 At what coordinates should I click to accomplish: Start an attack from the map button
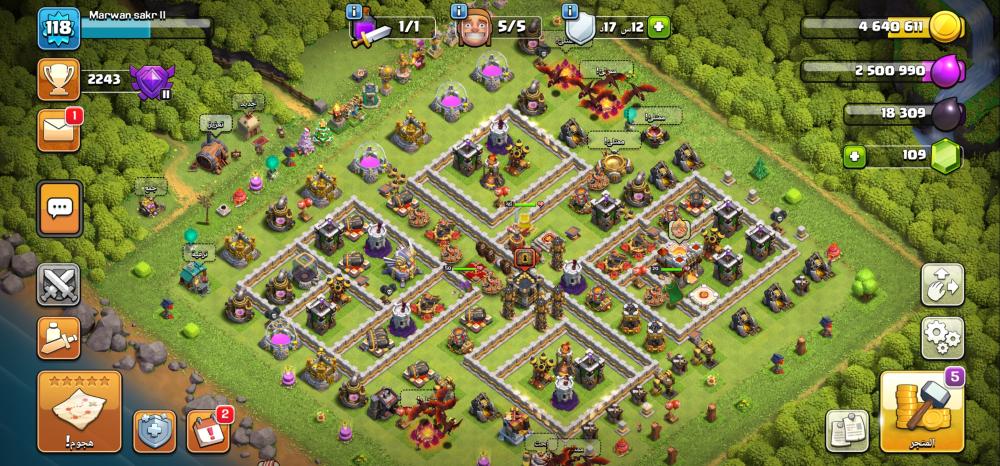pos(79,411)
